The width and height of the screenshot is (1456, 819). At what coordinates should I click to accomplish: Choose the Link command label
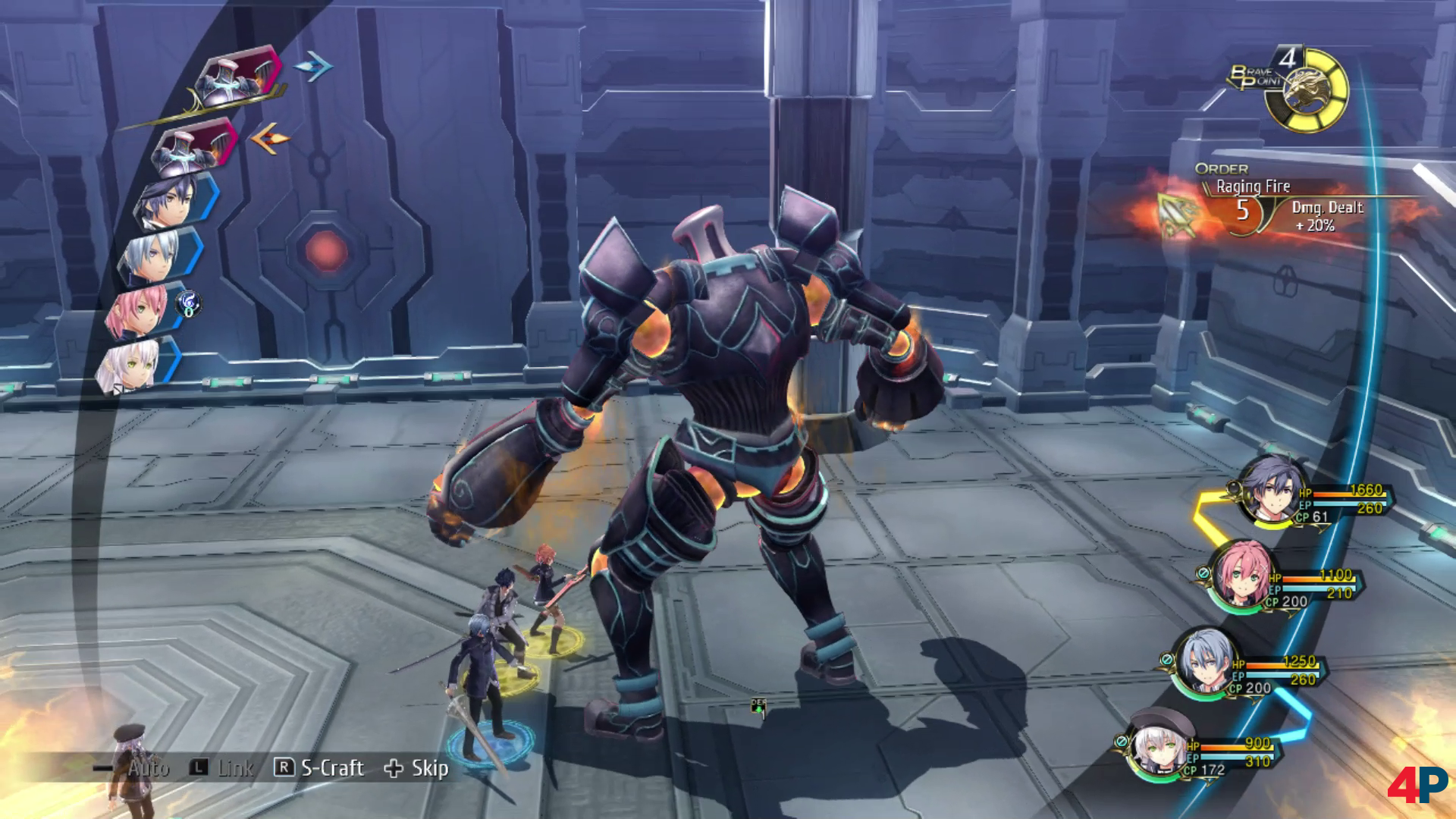point(234,768)
